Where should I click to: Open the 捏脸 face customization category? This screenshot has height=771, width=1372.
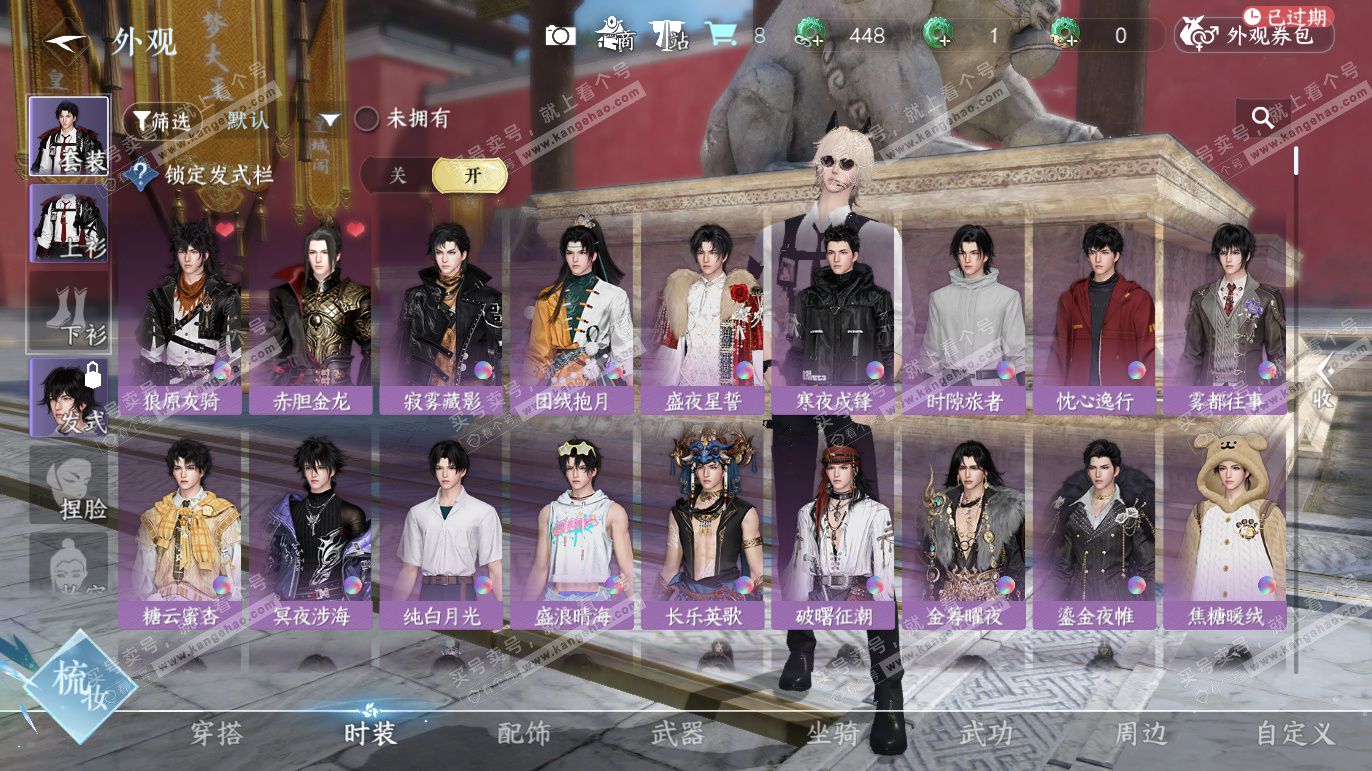coord(68,485)
